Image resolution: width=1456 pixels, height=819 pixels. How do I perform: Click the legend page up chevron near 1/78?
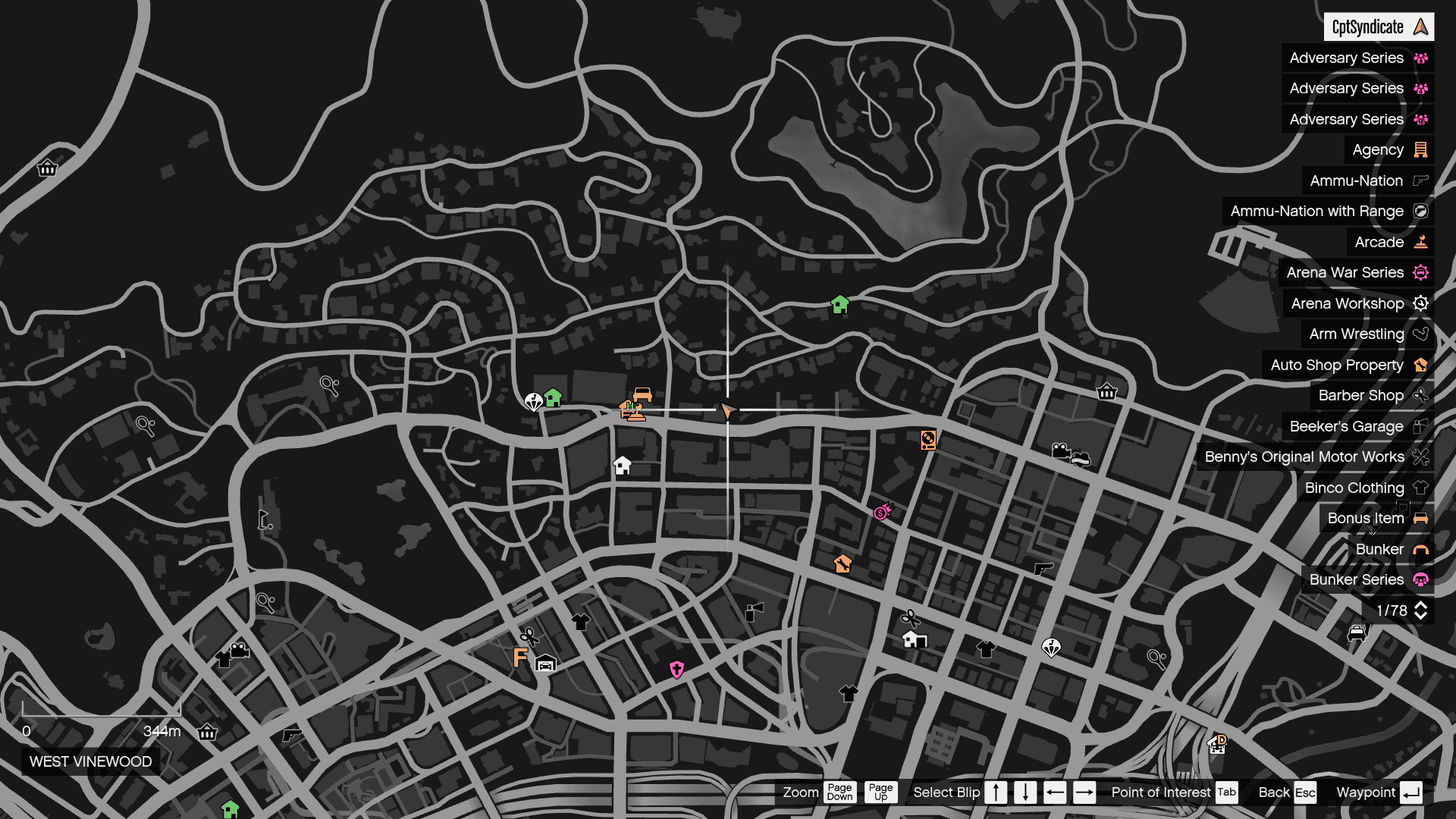pyautogui.click(x=1421, y=606)
